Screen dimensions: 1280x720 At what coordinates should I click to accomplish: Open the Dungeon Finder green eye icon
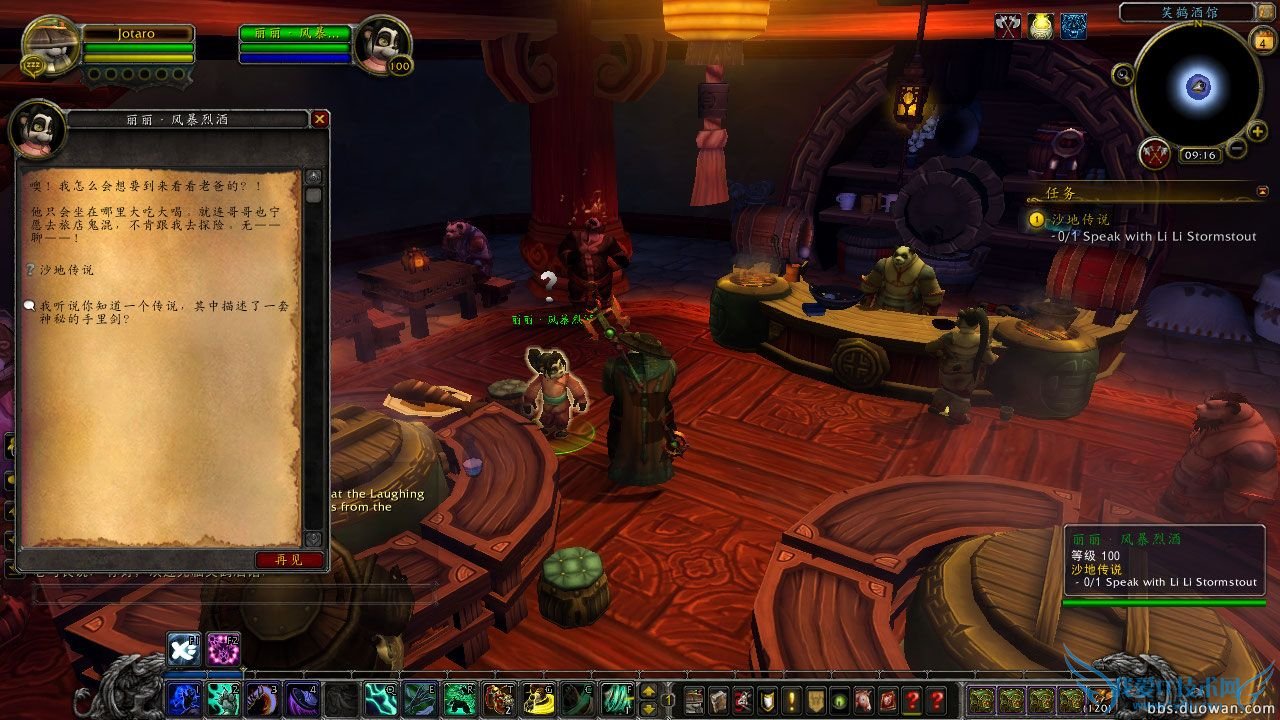[x=840, y=699]
